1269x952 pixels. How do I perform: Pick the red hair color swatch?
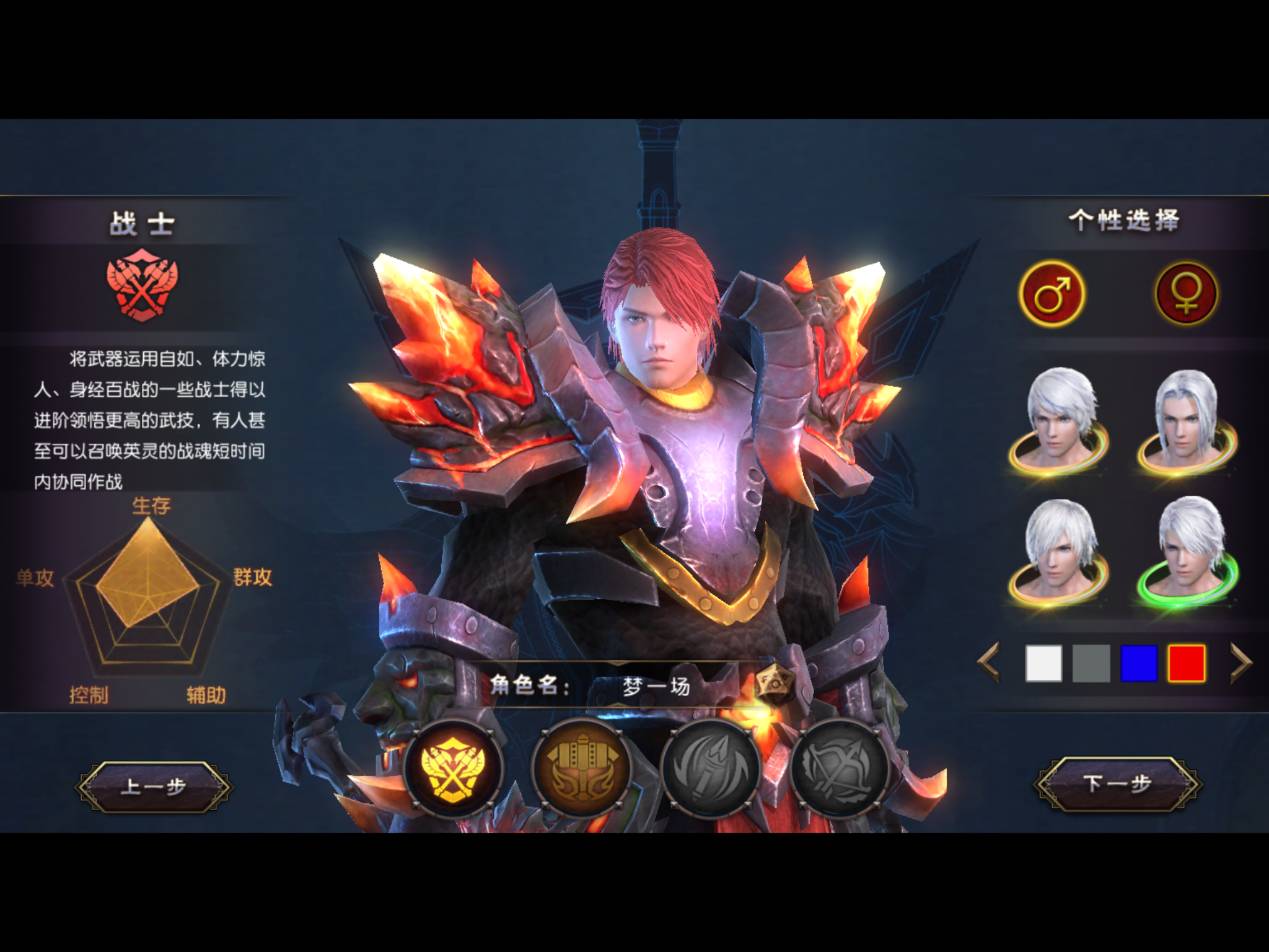click(x=1187, y=663)
